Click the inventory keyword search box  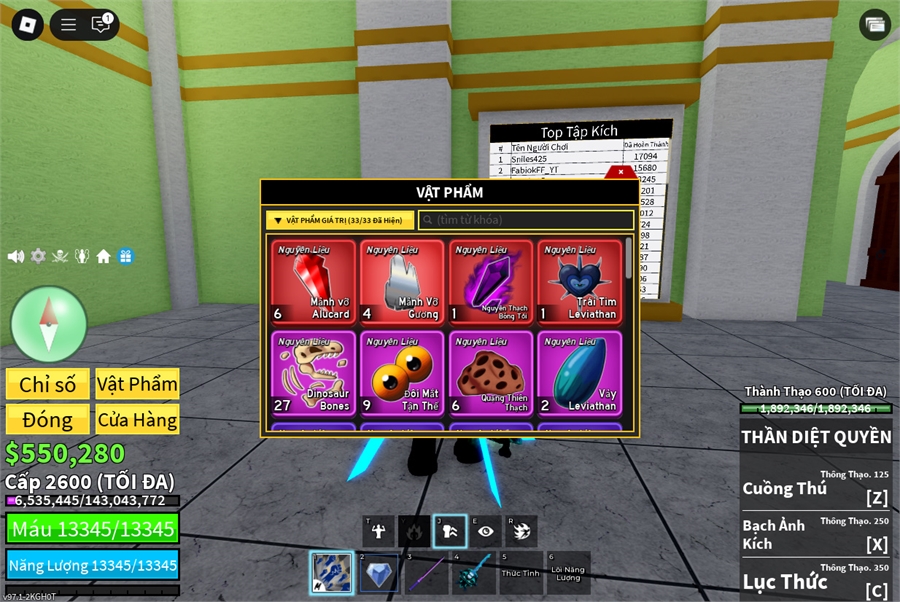click(x=526, y=220)
